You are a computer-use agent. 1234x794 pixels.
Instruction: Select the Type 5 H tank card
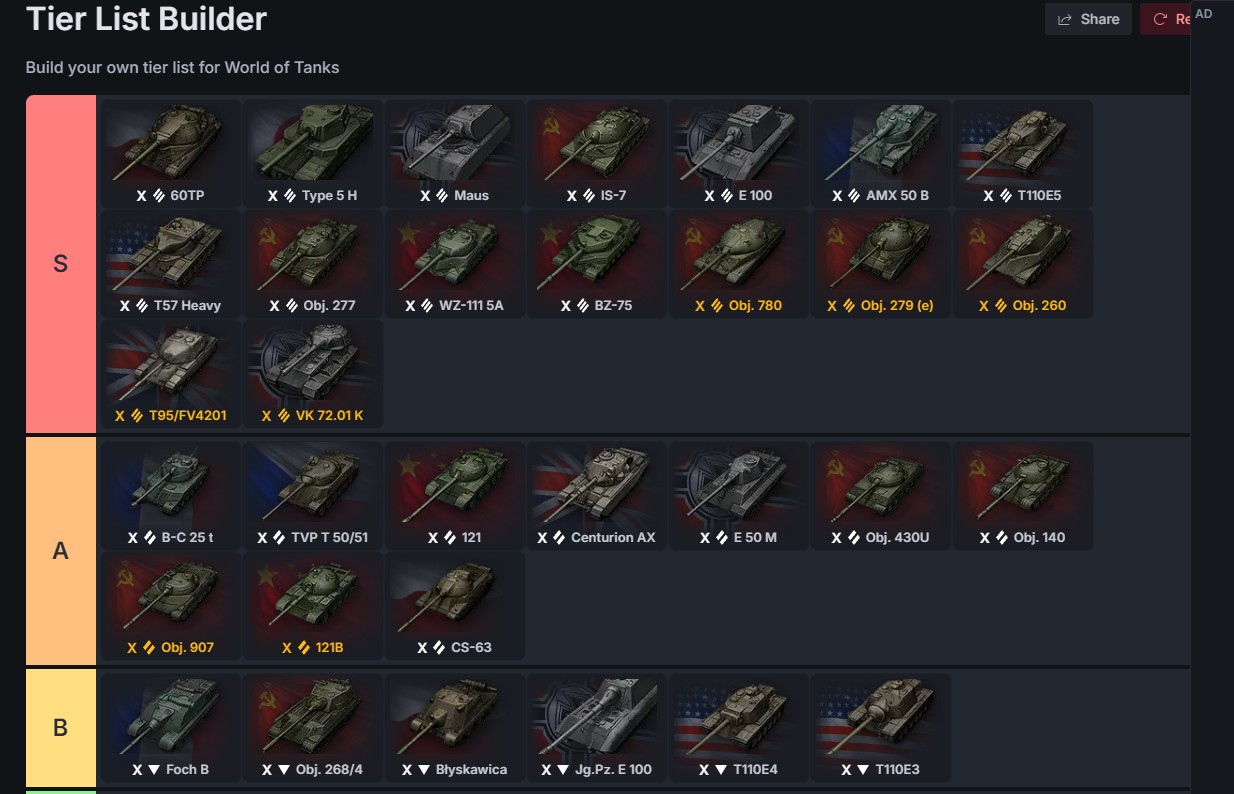(313, 152)
